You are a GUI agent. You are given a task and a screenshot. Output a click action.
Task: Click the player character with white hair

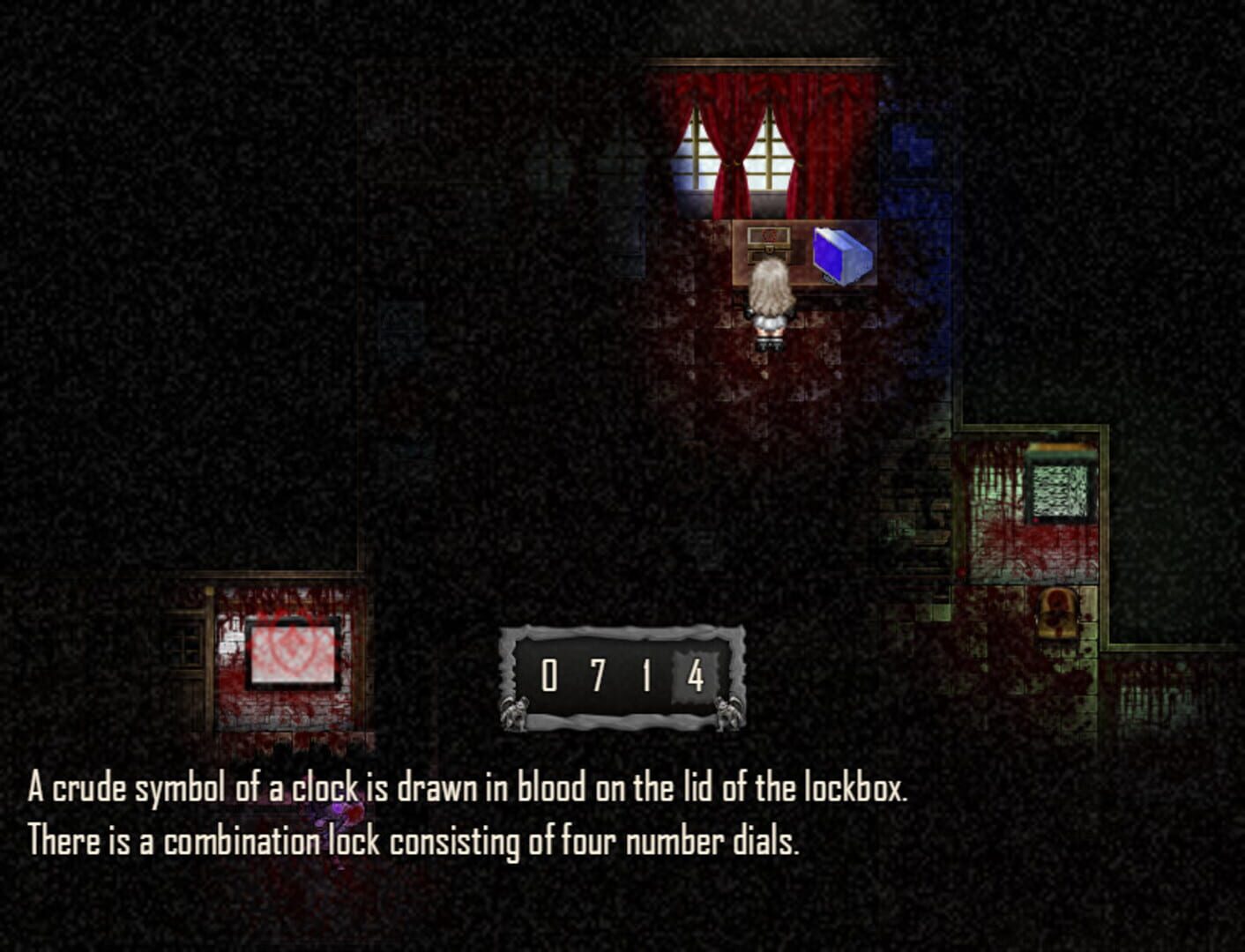(x=769, y=300)
